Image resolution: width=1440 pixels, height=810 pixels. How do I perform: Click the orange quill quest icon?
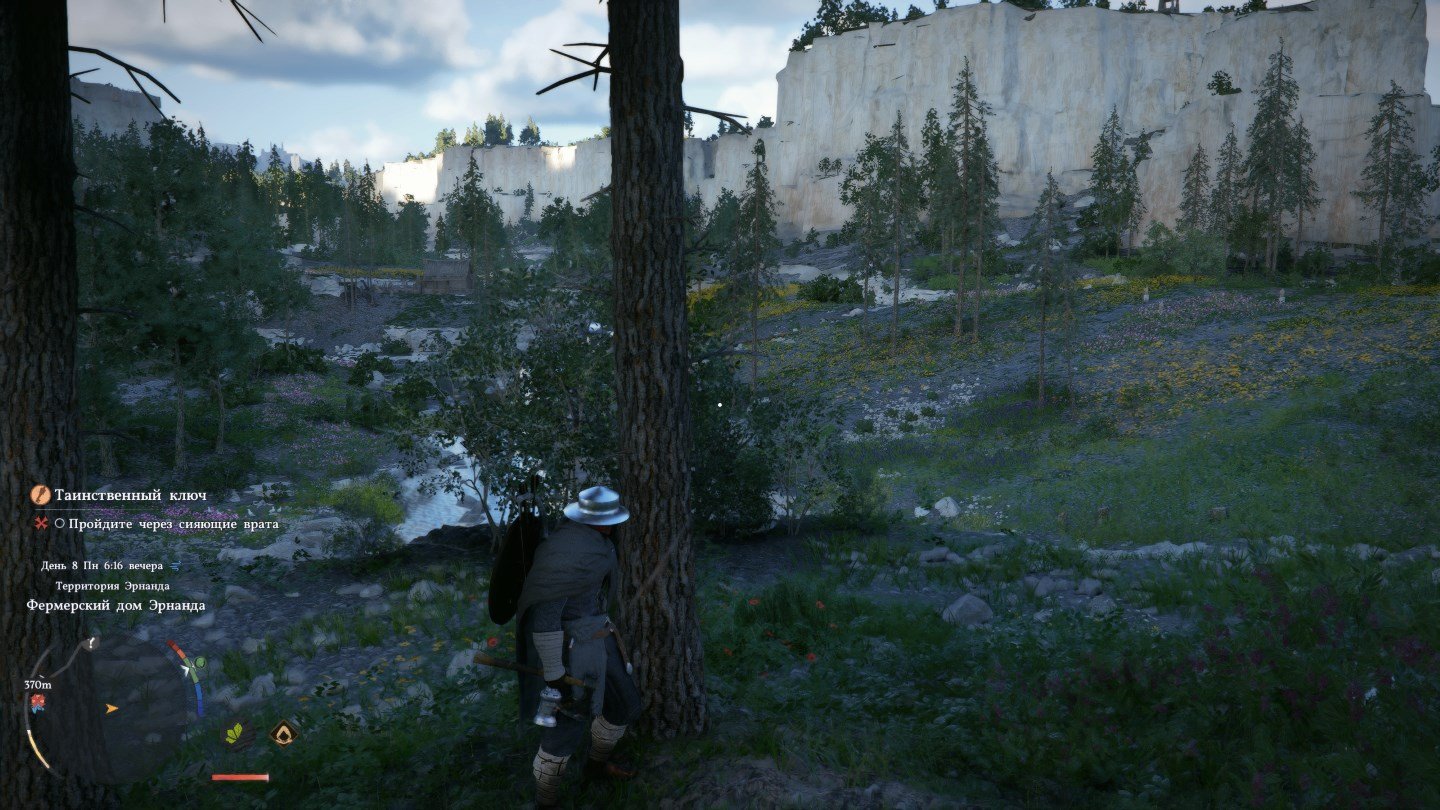[41, 495]
